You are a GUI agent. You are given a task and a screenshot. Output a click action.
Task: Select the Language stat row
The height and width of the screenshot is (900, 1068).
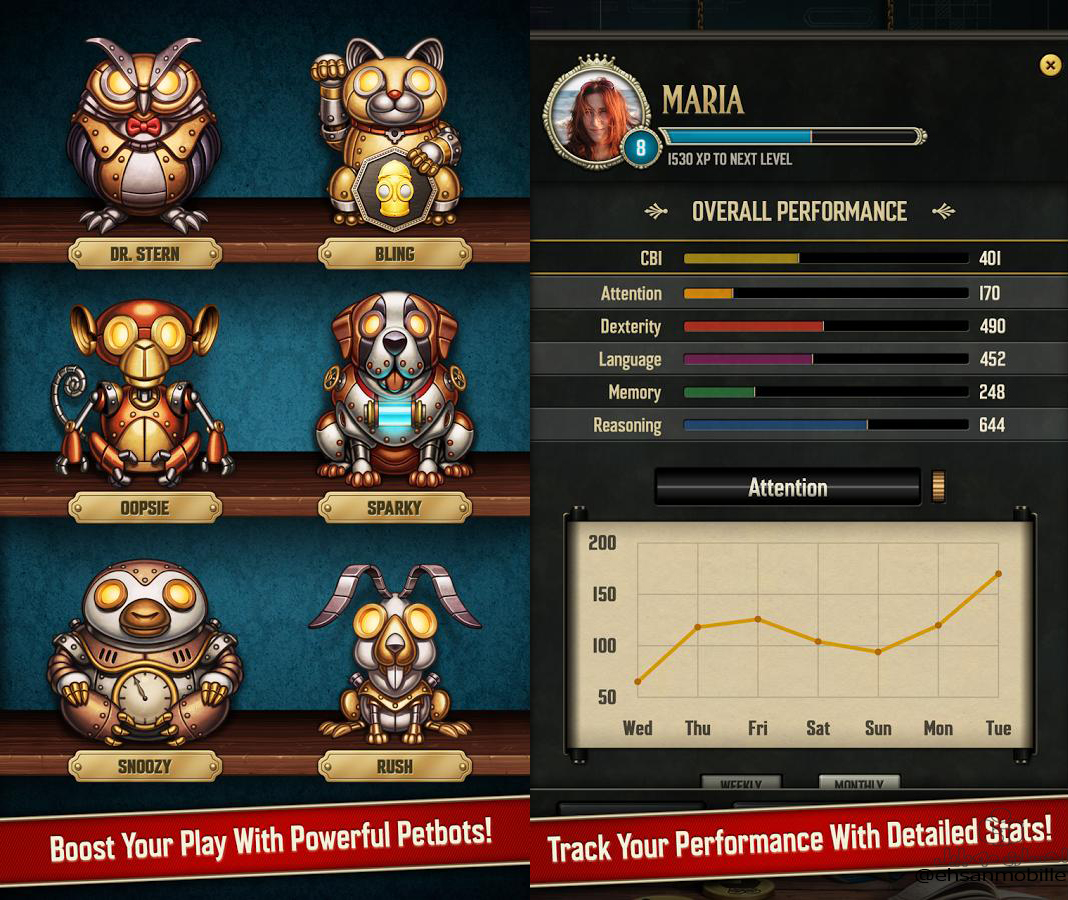point(800,359)
